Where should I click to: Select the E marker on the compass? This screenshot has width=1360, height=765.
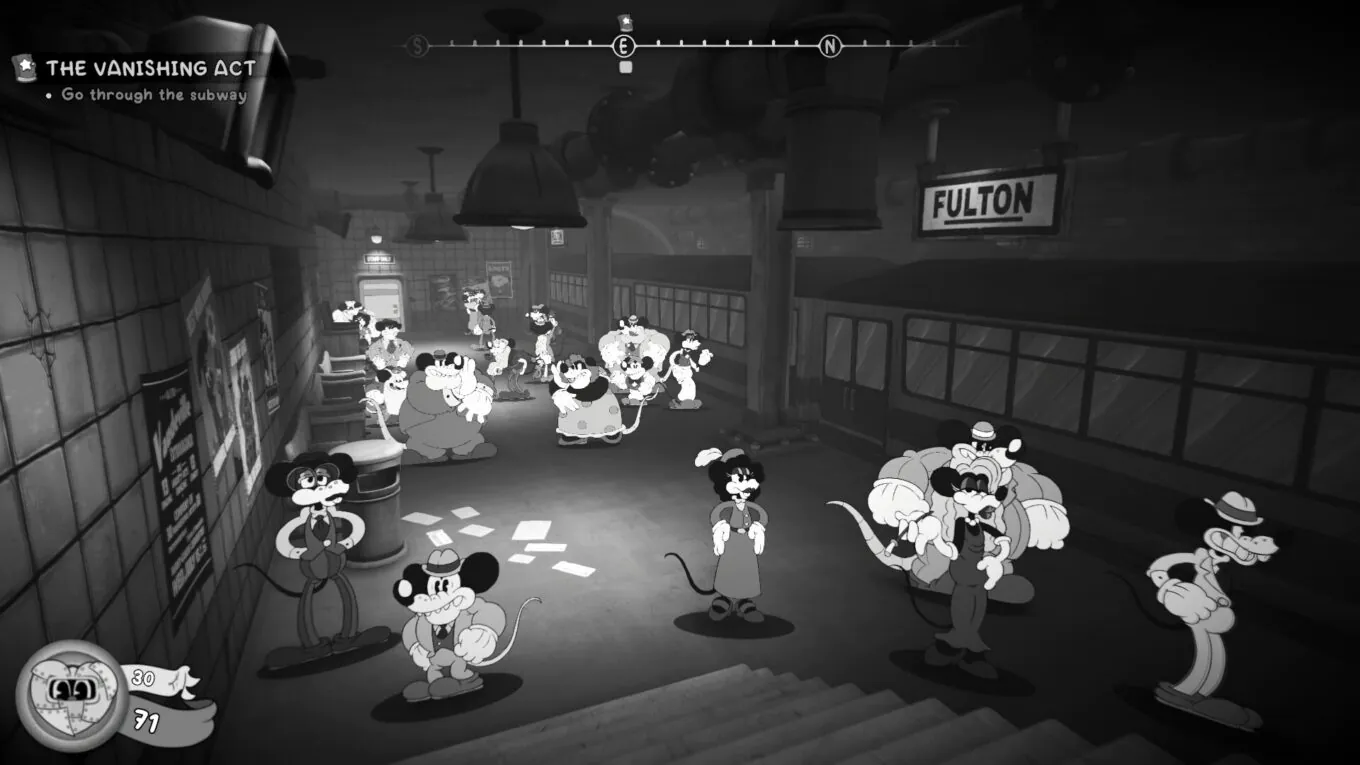(x=623, y=45)
